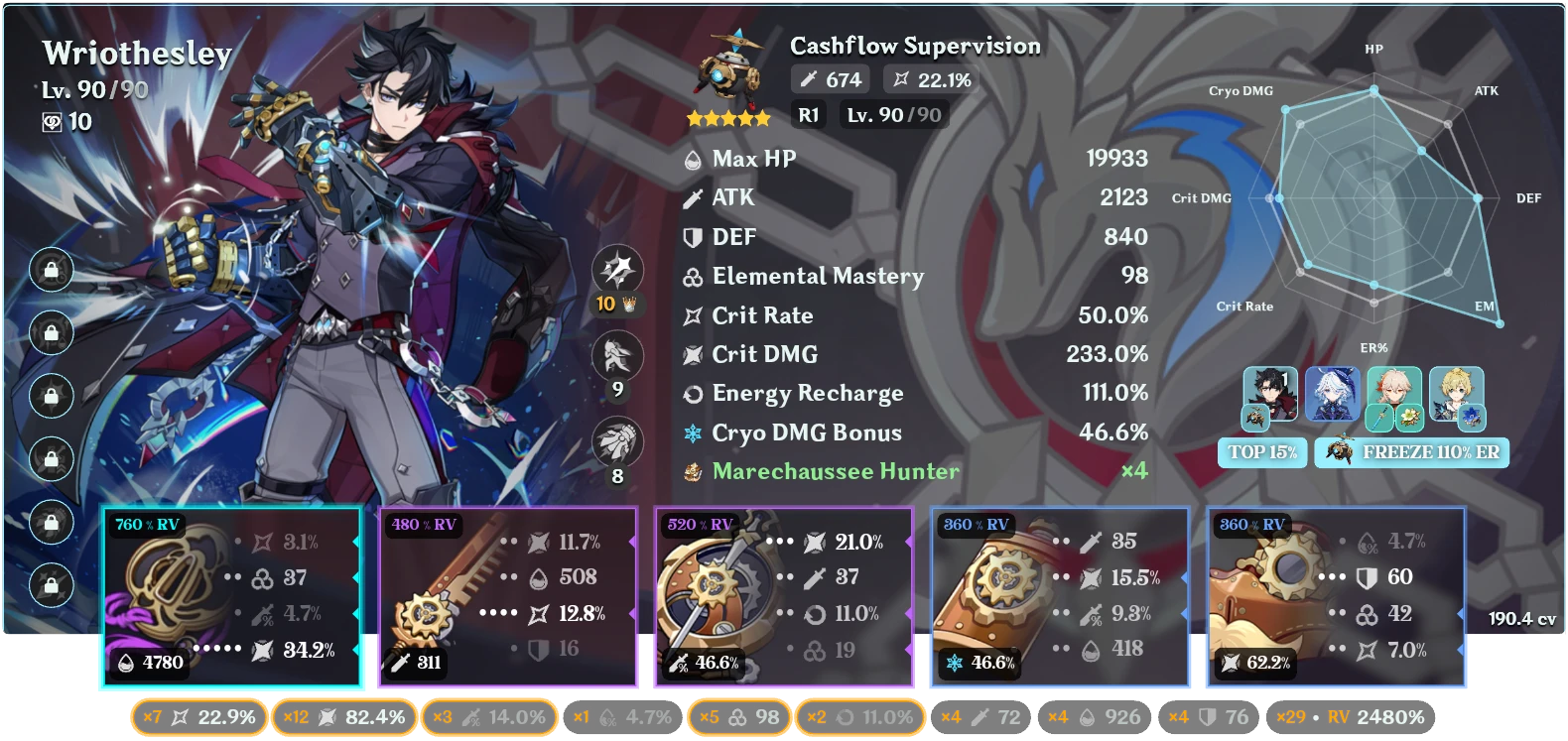The width and height of the screenshot is (1568, 741).
Task: Select the Energy Recharge stat icon
Action: (x=692, y=393)
